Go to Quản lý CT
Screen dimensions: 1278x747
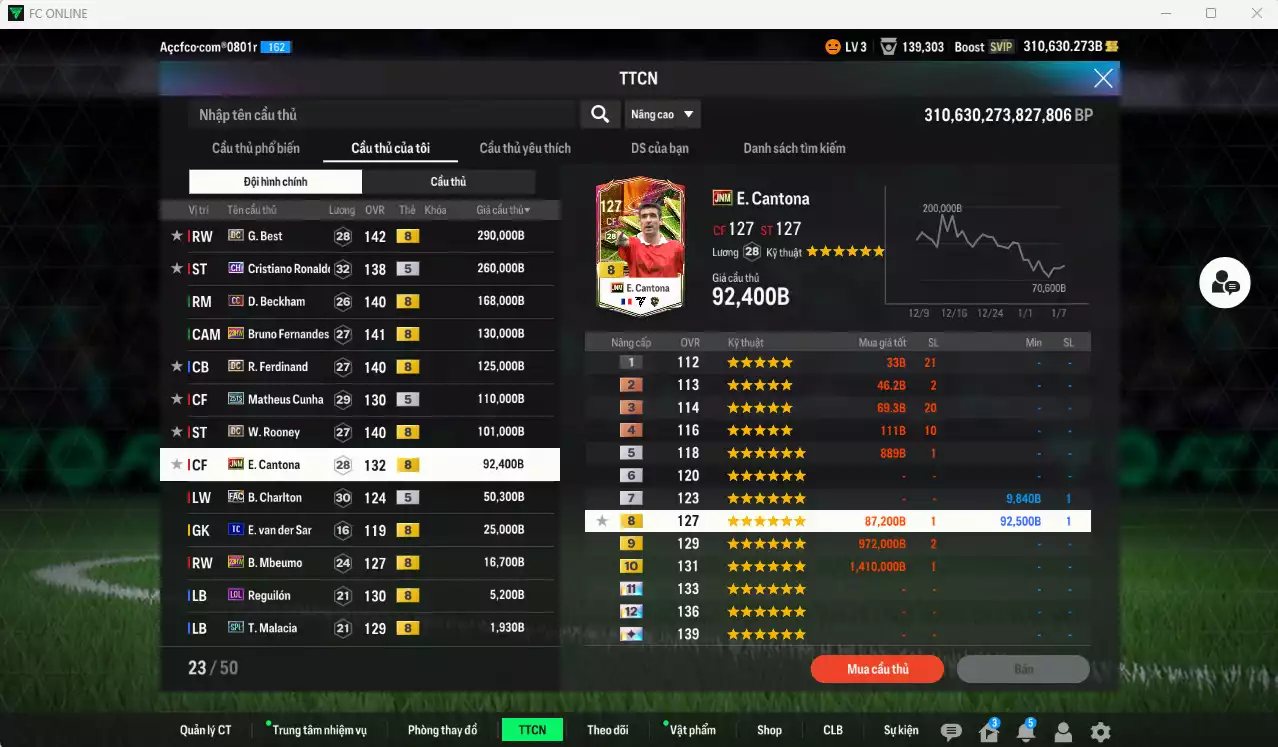tap(206, 730)
